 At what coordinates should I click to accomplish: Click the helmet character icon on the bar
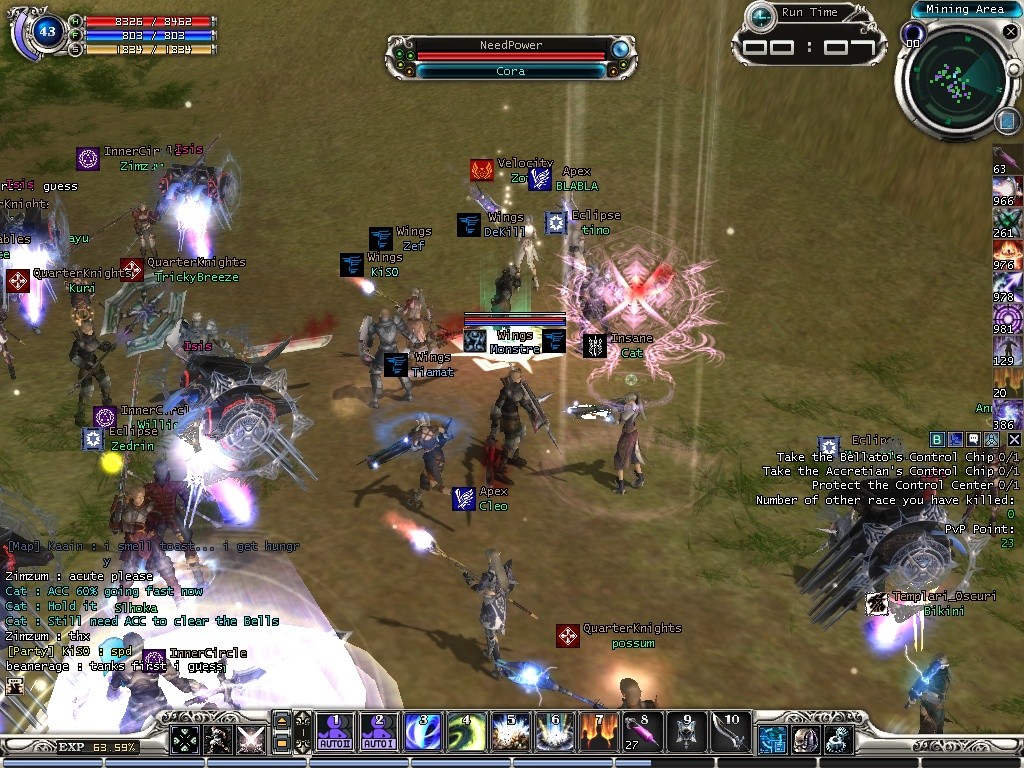pyautogui.click(x=805, y=740)
